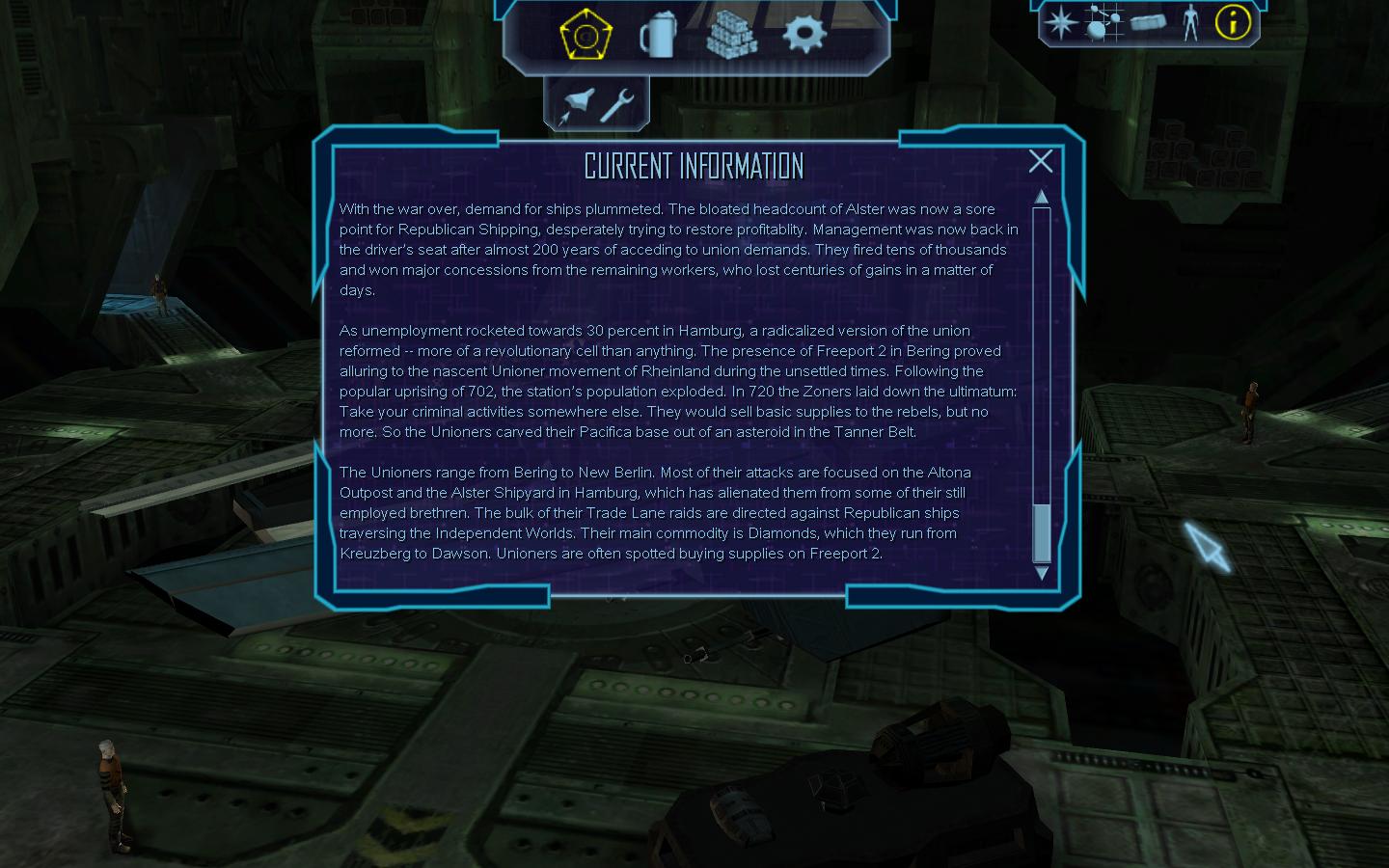Show the navigation map icon
This screenshot has width=1389, height=868.
coord(1103,22)
